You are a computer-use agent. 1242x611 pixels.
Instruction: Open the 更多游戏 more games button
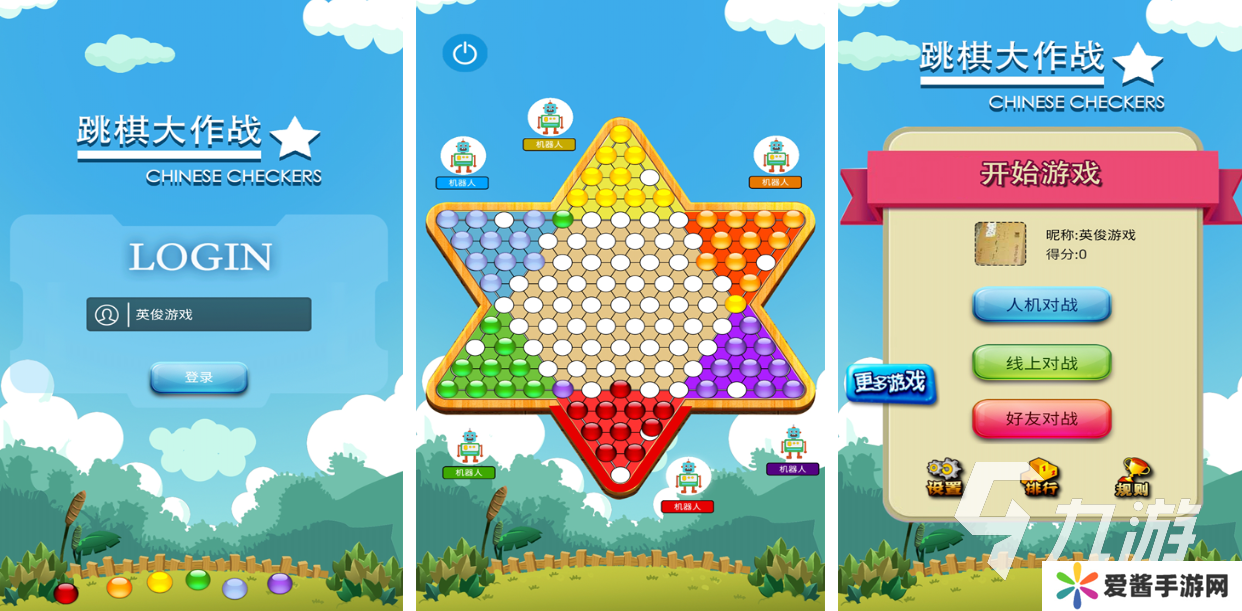pyautogui.click(x=889, y=383)
